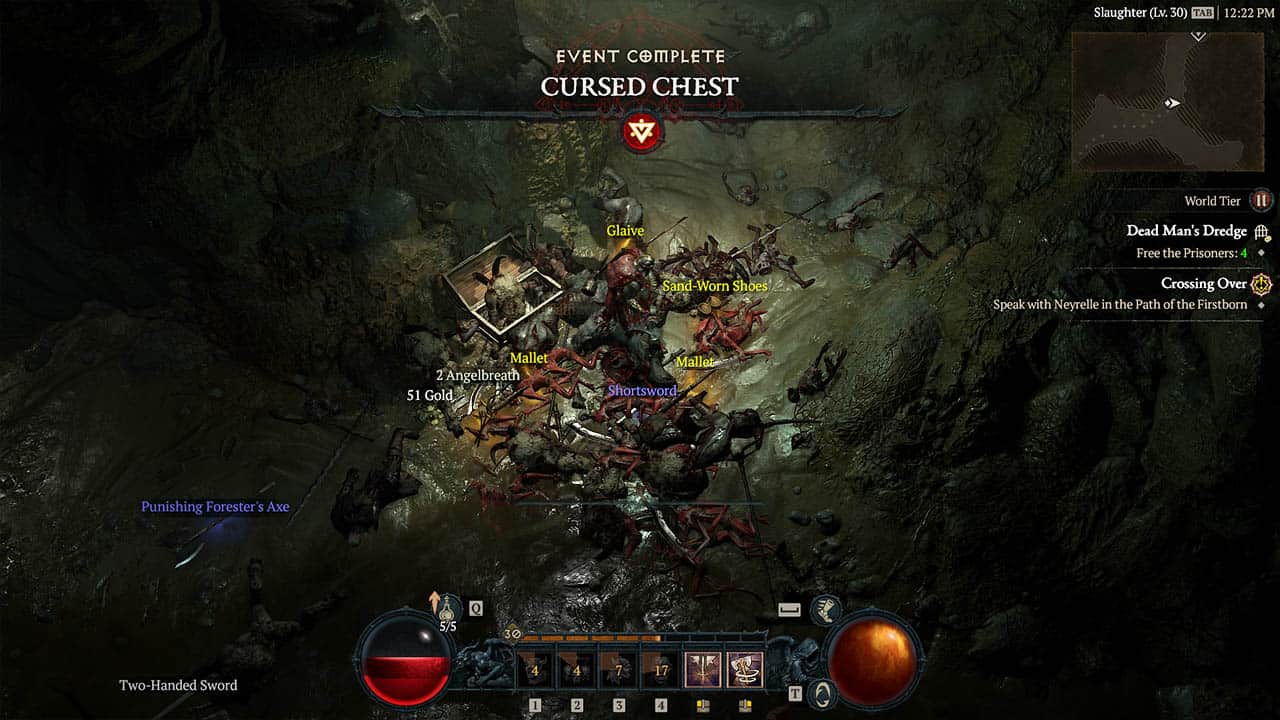1280x720 pixels.
Task: Activate the evade boot icon
Action: tap(825, 608)
